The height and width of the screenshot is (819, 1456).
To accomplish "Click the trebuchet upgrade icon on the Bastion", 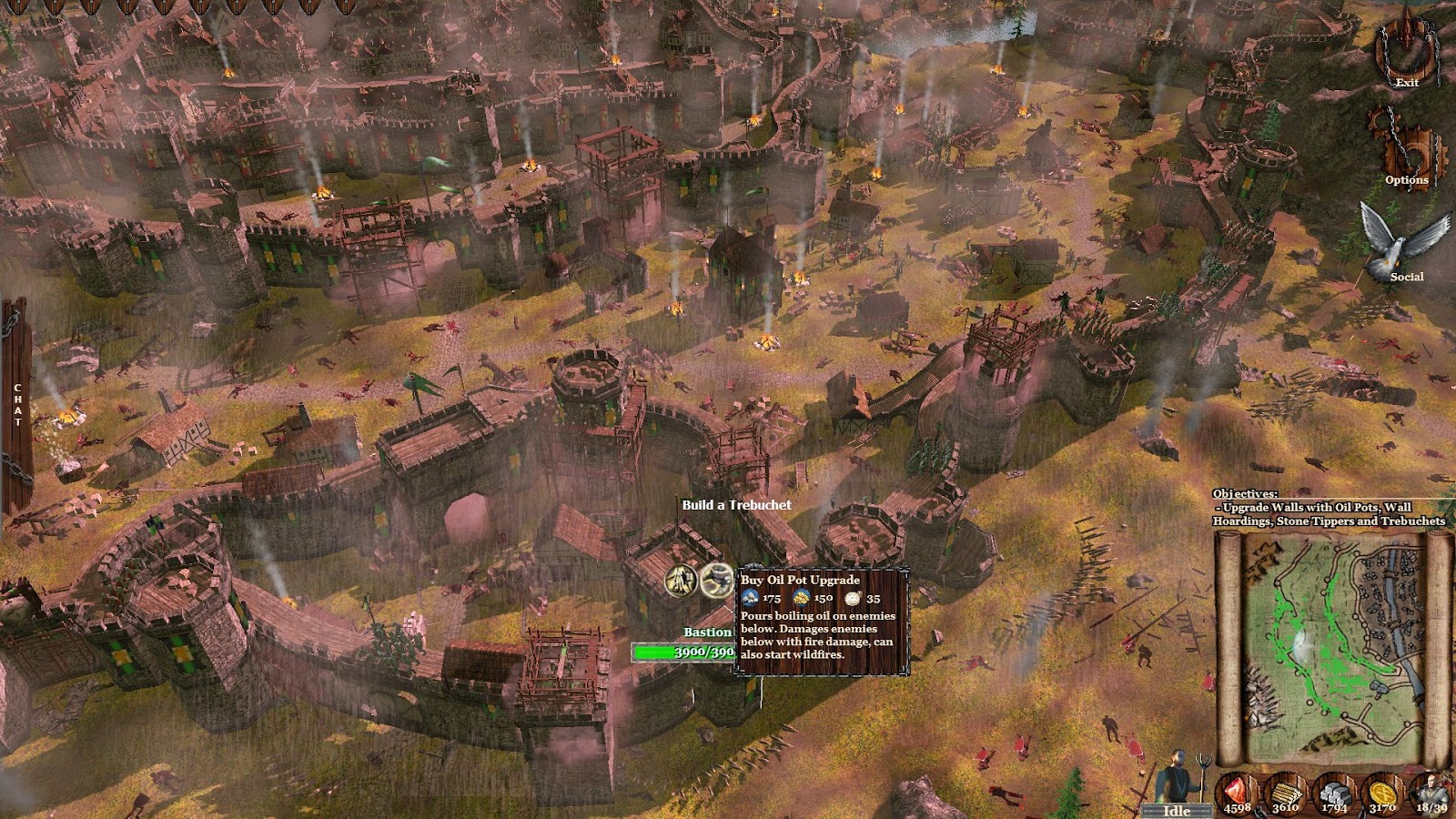I will (x=679, y=581).
